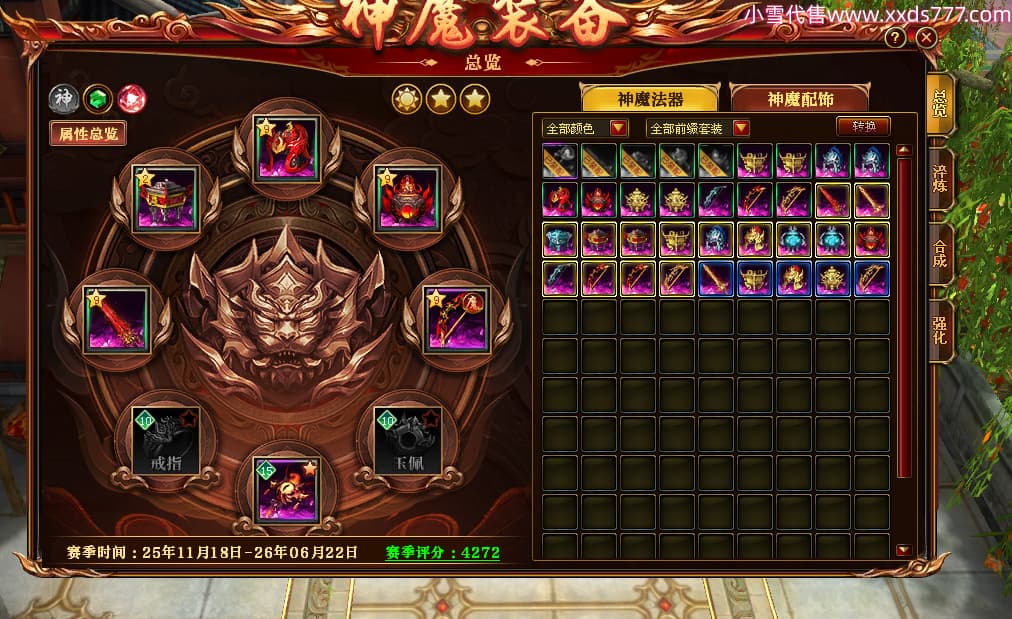Open the help question mark button
Screen dimensions: 1012x619
pos(895,38)
